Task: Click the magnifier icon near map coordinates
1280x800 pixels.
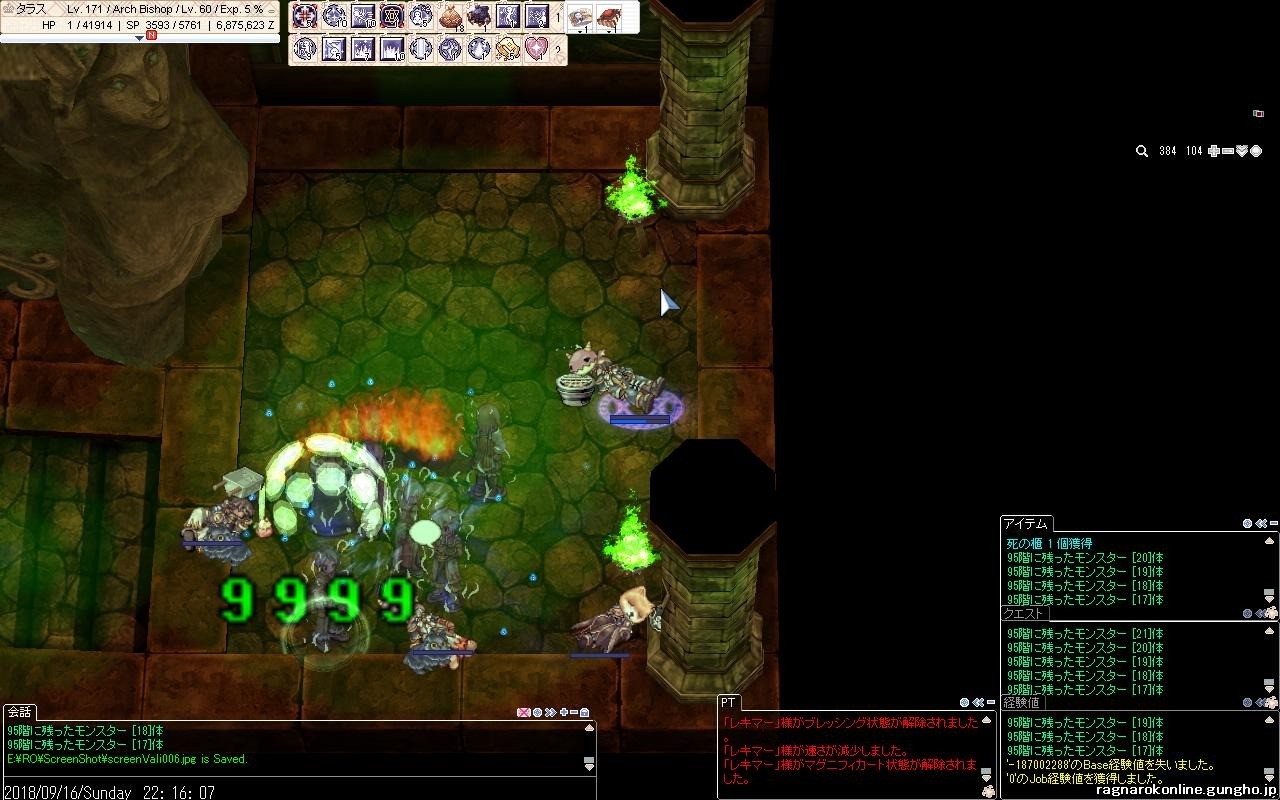Action: coord(1141,151)
